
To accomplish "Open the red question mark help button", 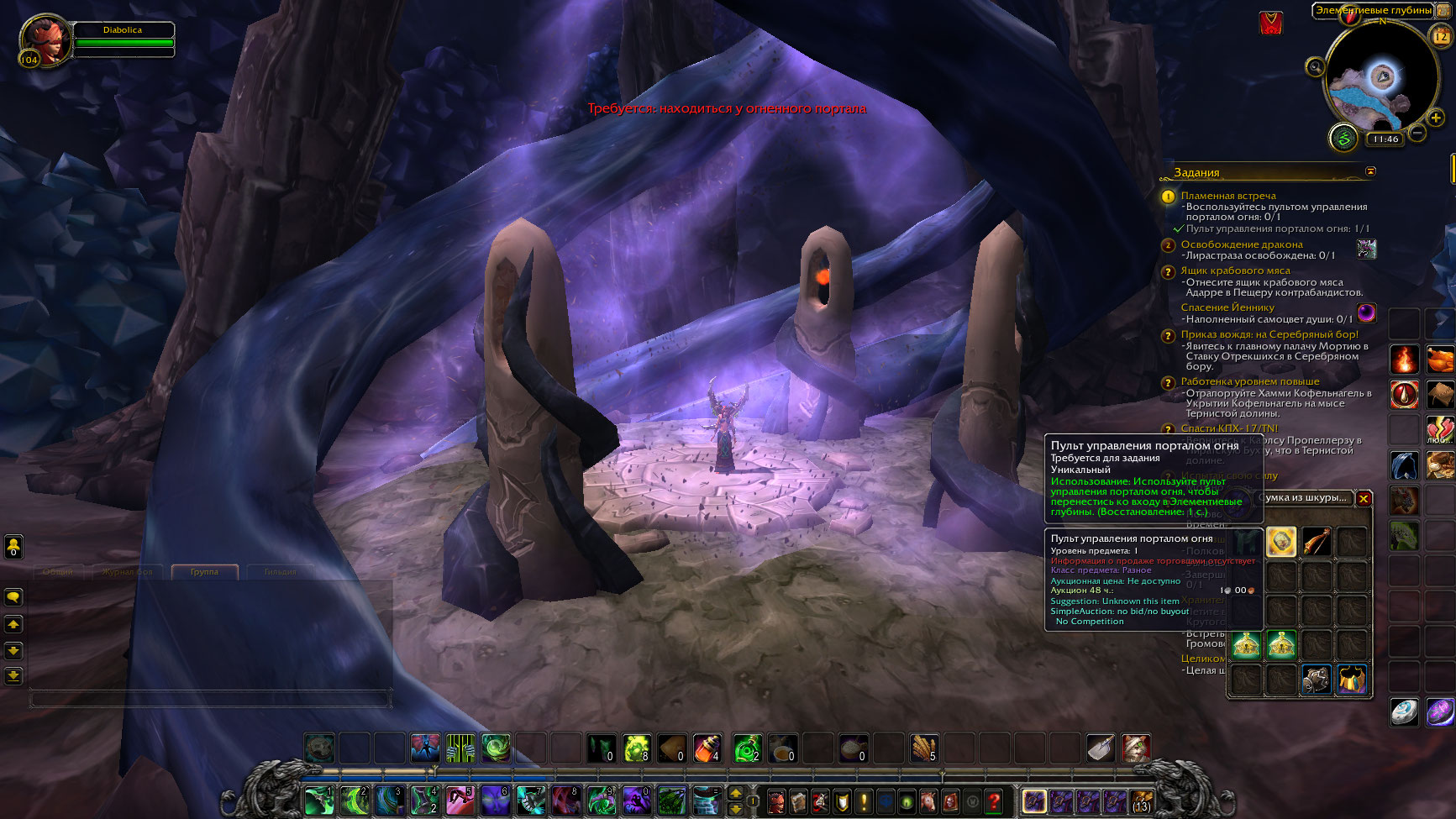I will [994, 801].
